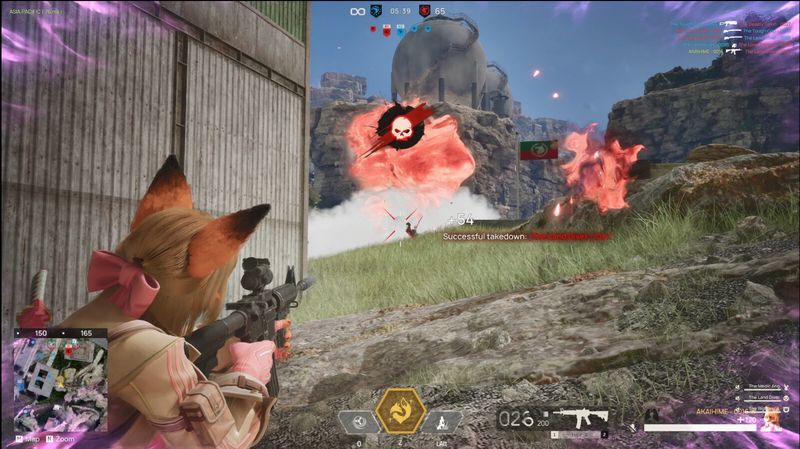Activate the gold hexagon fox ability

pos(399,411)
